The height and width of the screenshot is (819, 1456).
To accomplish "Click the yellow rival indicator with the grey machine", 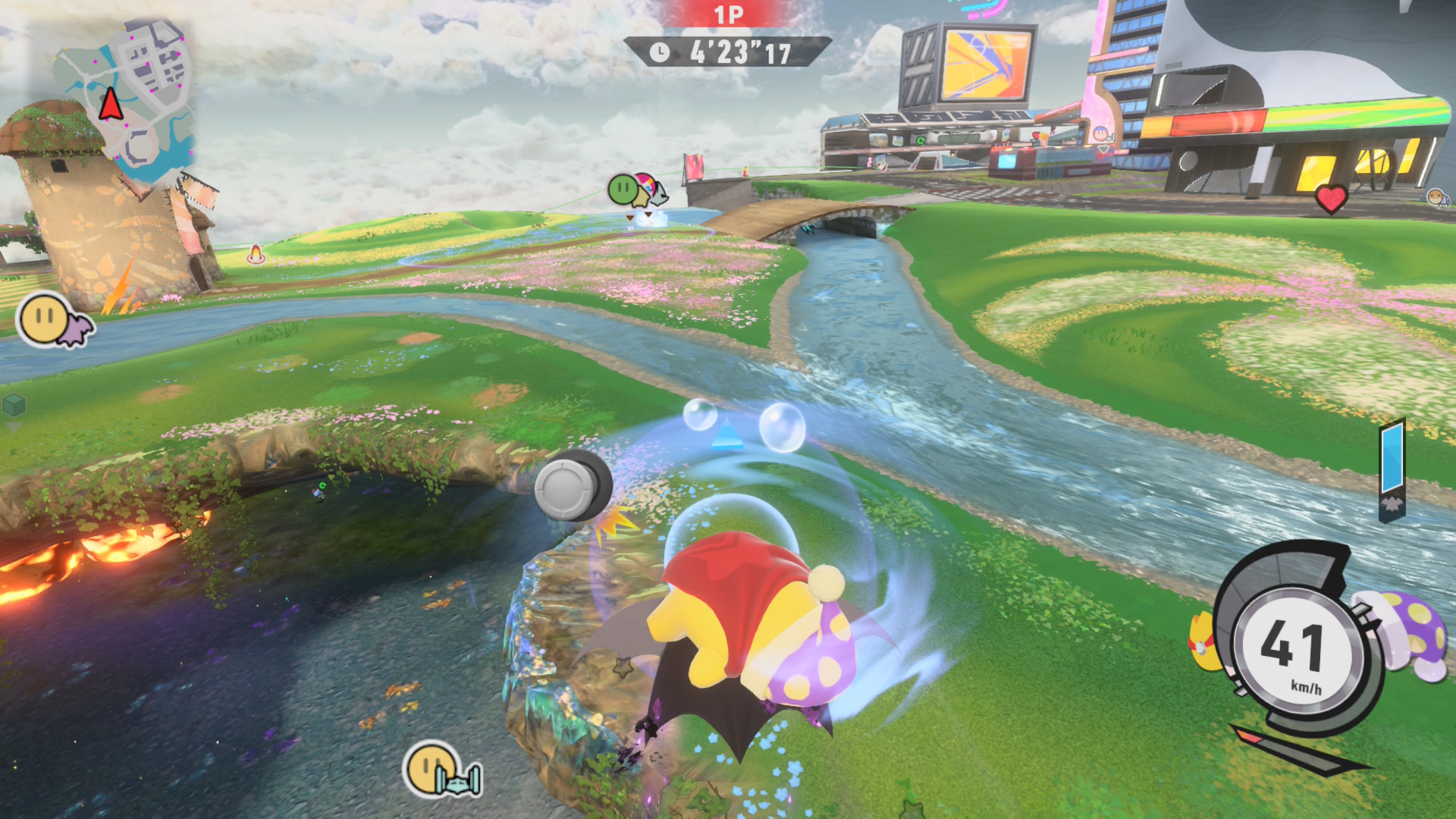I will pyautogui.click(x=442, y=770).
